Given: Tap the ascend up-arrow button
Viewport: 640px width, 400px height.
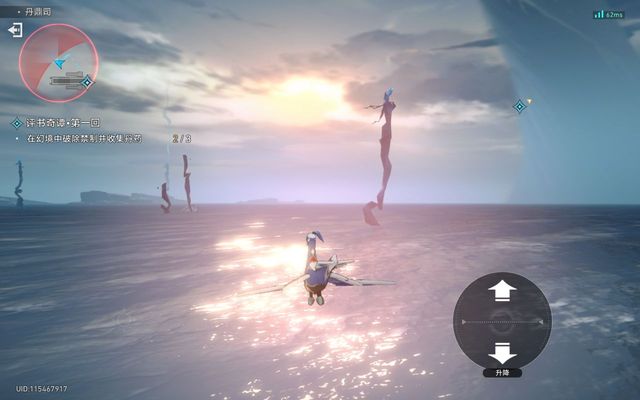Looking at the screenshot, I should point(501,291).
